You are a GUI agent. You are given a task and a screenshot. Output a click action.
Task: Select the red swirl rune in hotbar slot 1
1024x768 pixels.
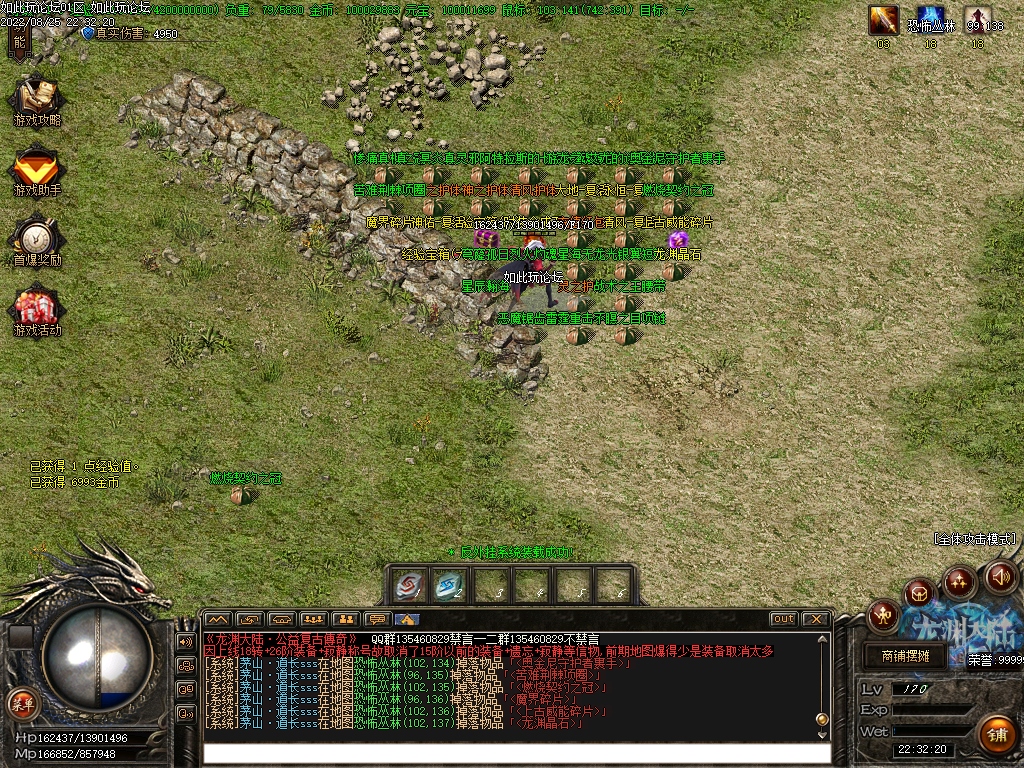[x=407, y=585]
